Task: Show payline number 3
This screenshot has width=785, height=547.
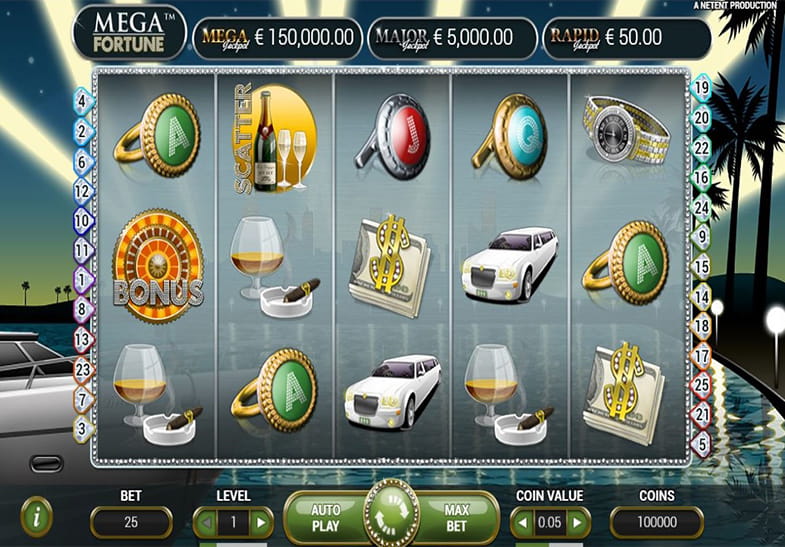Action: [x=82, y=428]
